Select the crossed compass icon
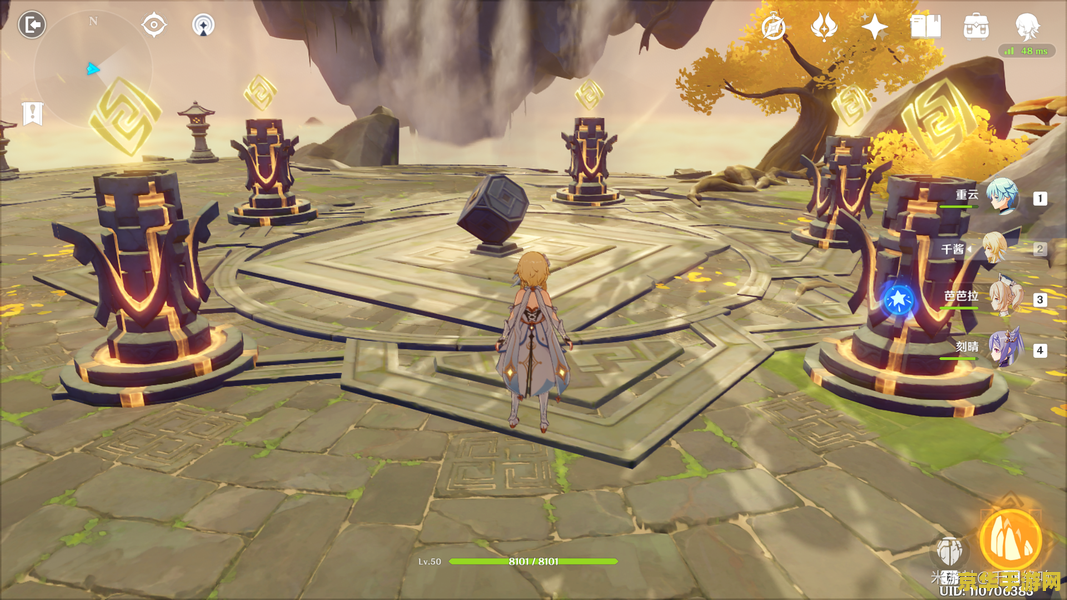The width and height of the screenshot is (1067, 600). coord(772,27)
